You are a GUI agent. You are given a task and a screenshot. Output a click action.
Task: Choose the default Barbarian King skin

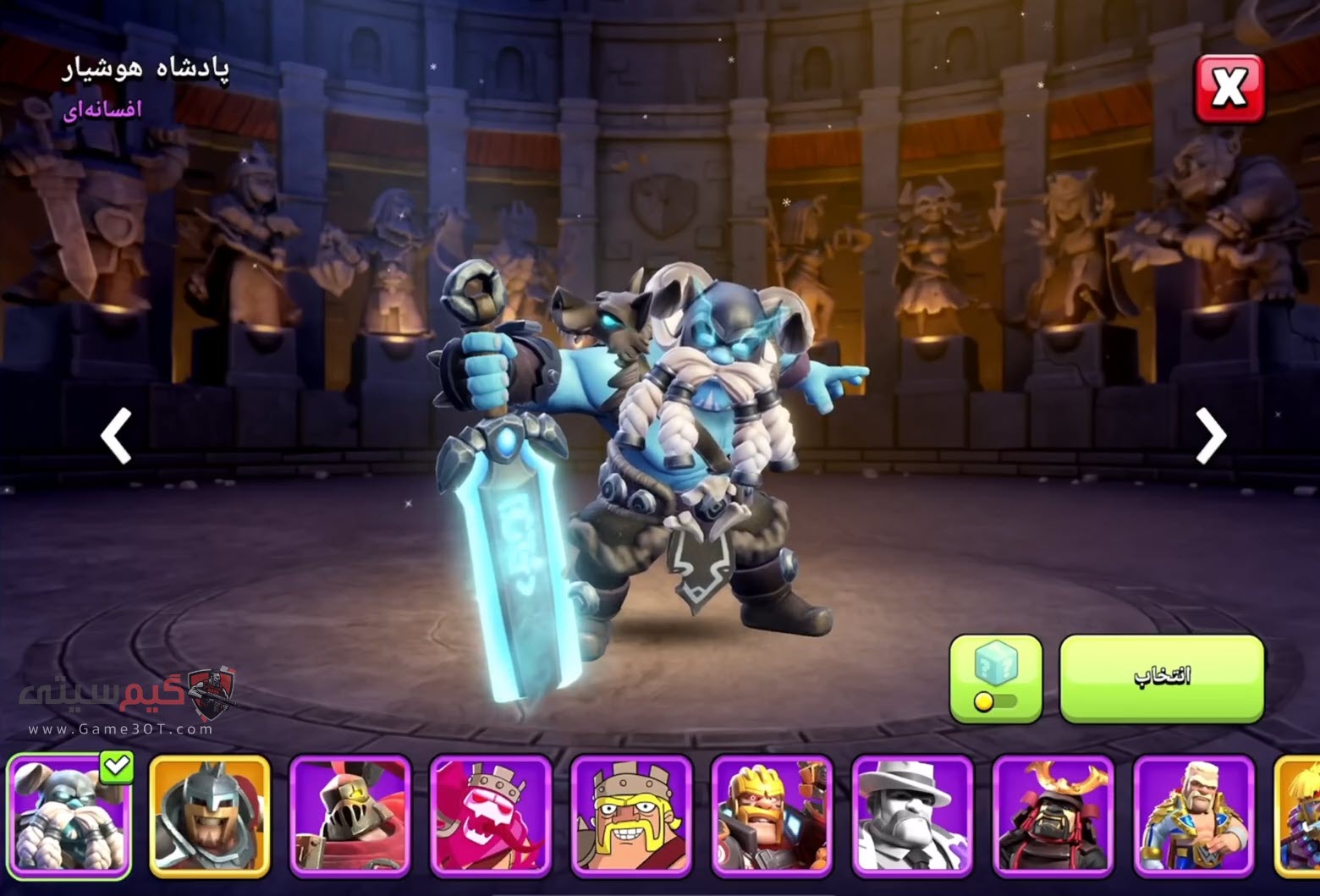coord(631,816)
